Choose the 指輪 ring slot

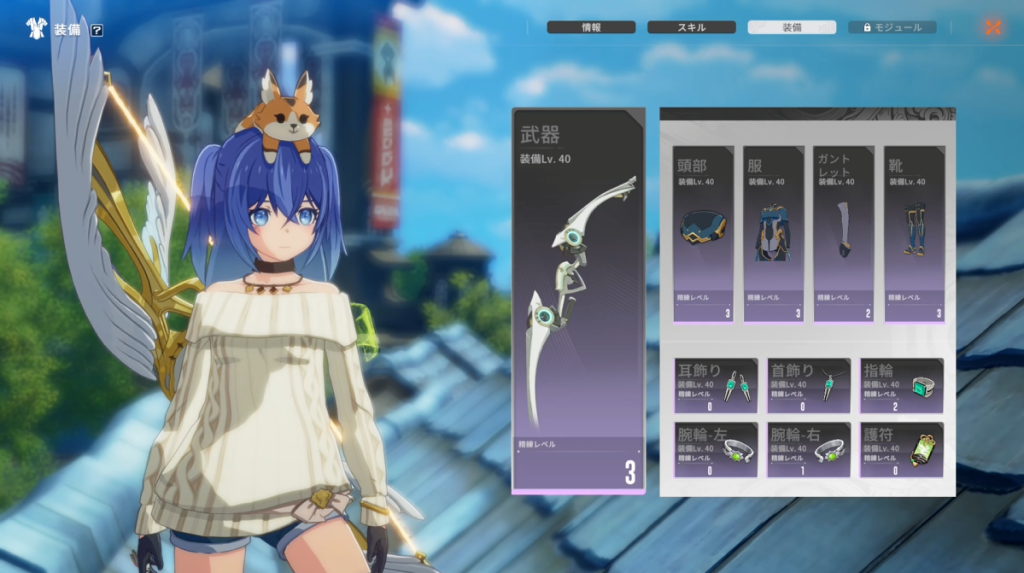tap(902, 385)
